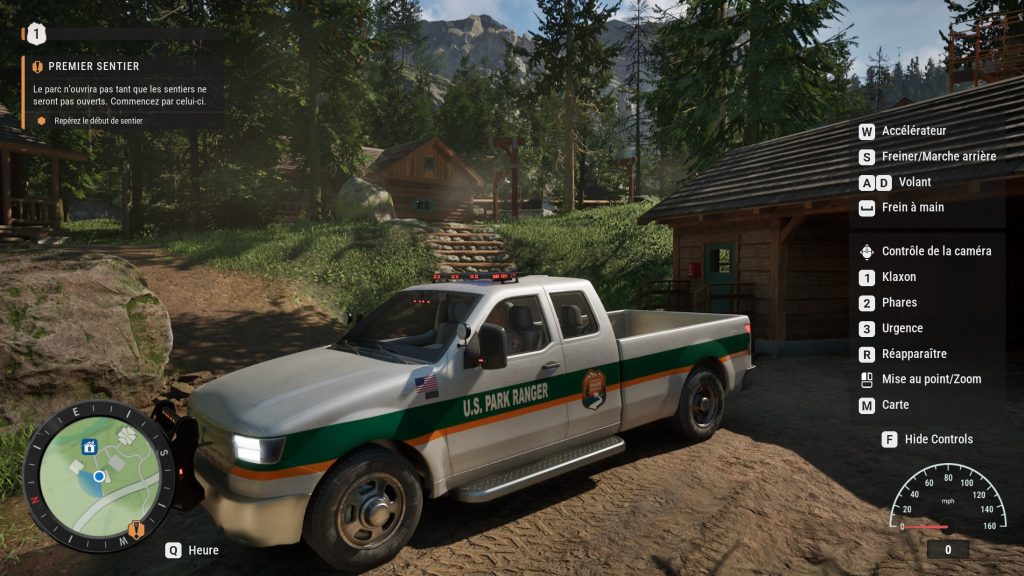This screenshot has width=1024, height=576.
Task: Select the 'Repérez le début de sentier' objective
Action: tap(98, 121)
